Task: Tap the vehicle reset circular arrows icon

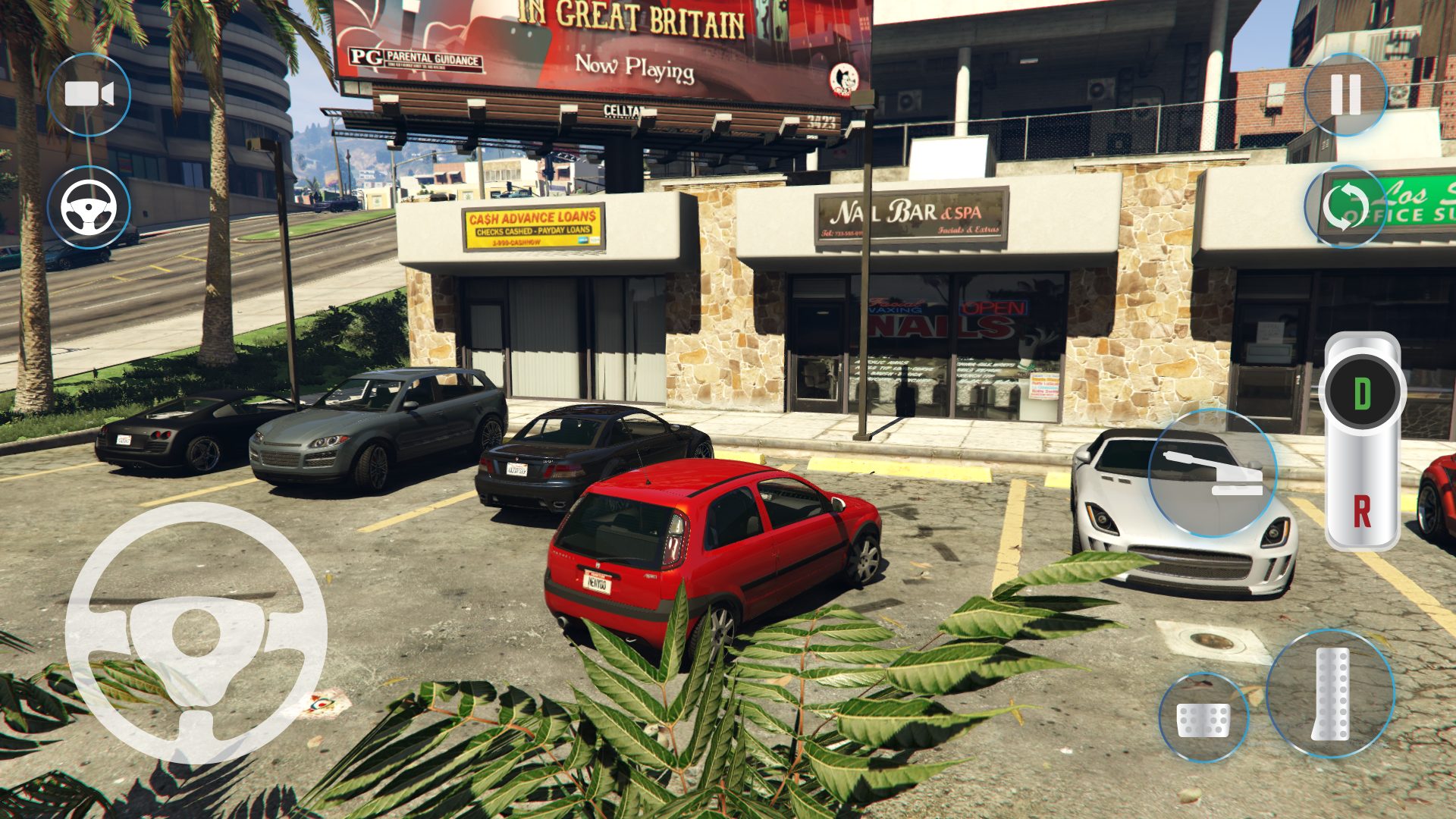Action: coord(1345,205)
